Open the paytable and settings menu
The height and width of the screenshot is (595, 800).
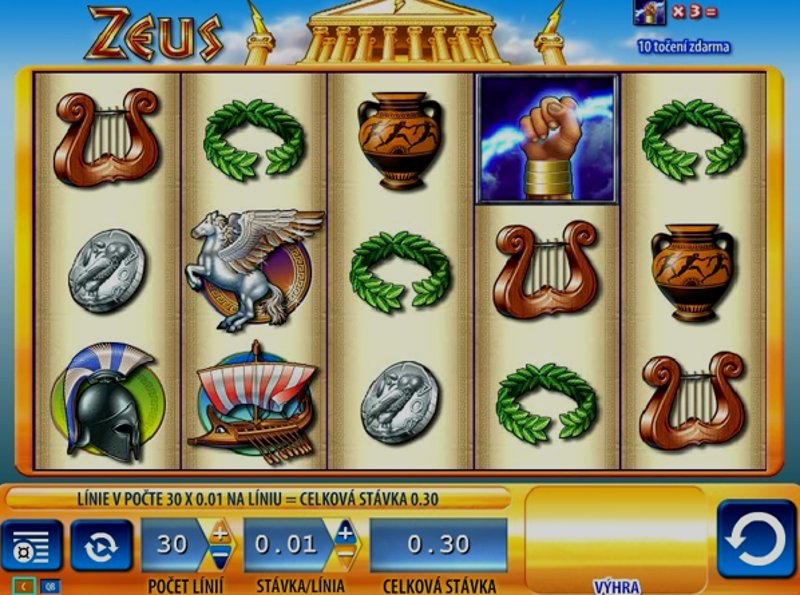pos(31,546)
